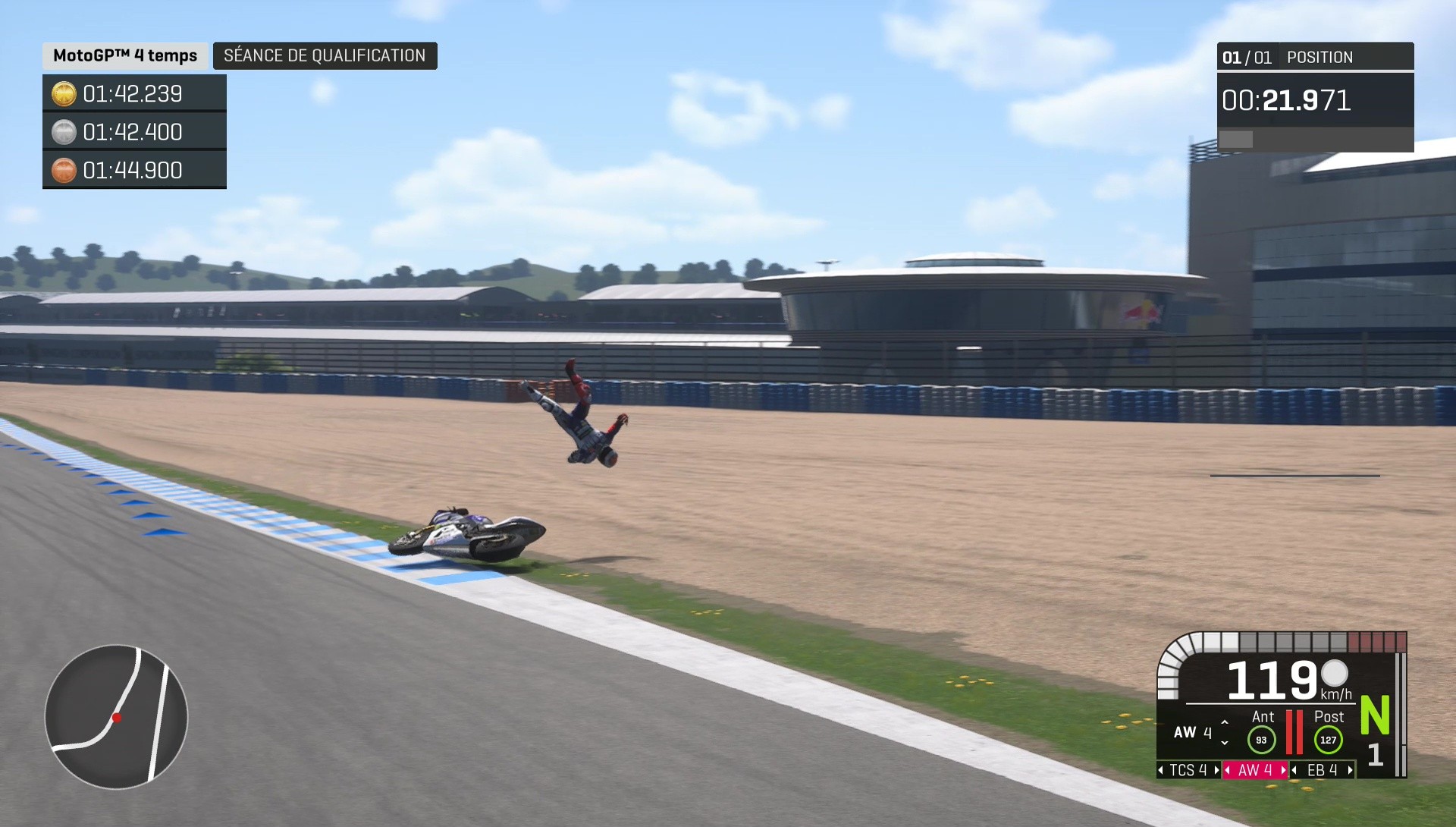Click the left arrow beside TCS 4
This screenshot has width=1456, height=827.
pos(1160,771)
